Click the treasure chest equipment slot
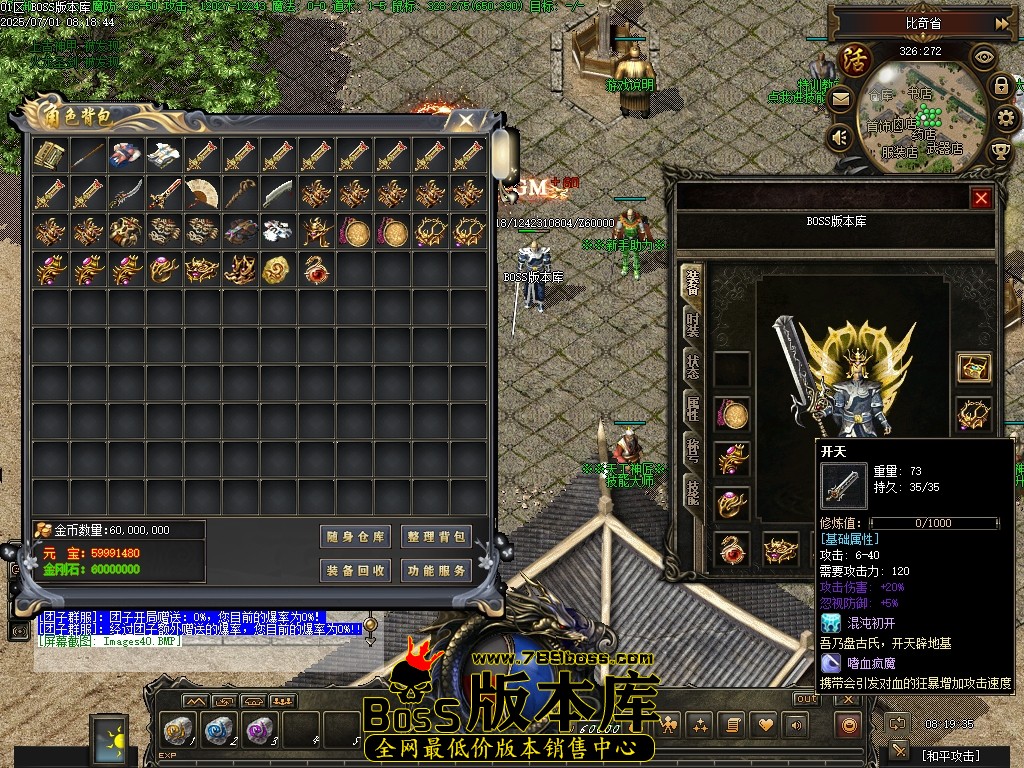Viewport: 1024px width, 768px height. [x=973, y=368]
